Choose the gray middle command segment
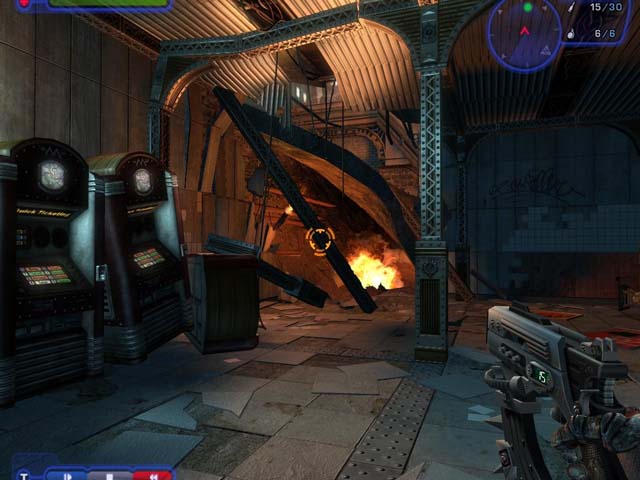 (110, 475)
